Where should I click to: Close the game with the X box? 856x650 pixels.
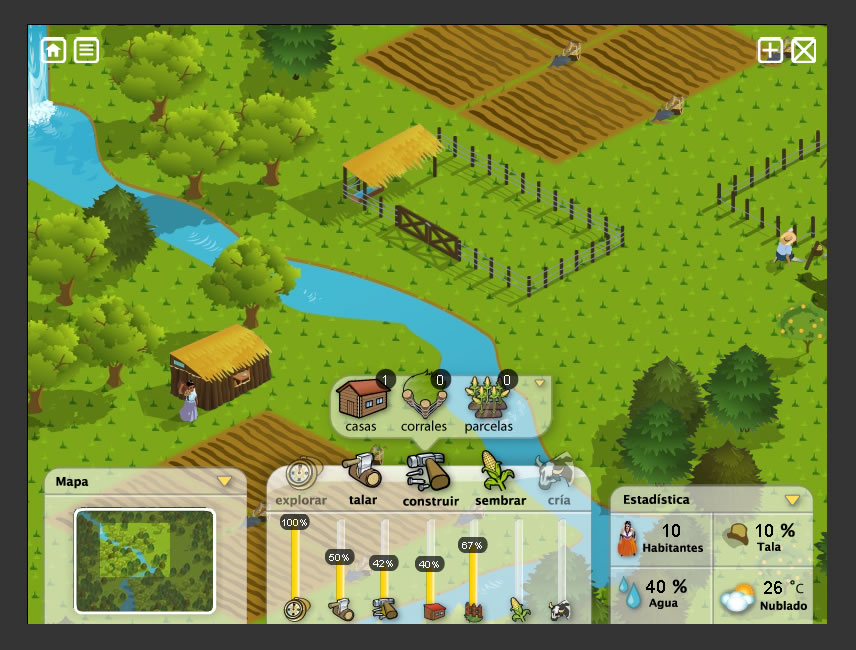pyautogui.click(x=804, y=51)
